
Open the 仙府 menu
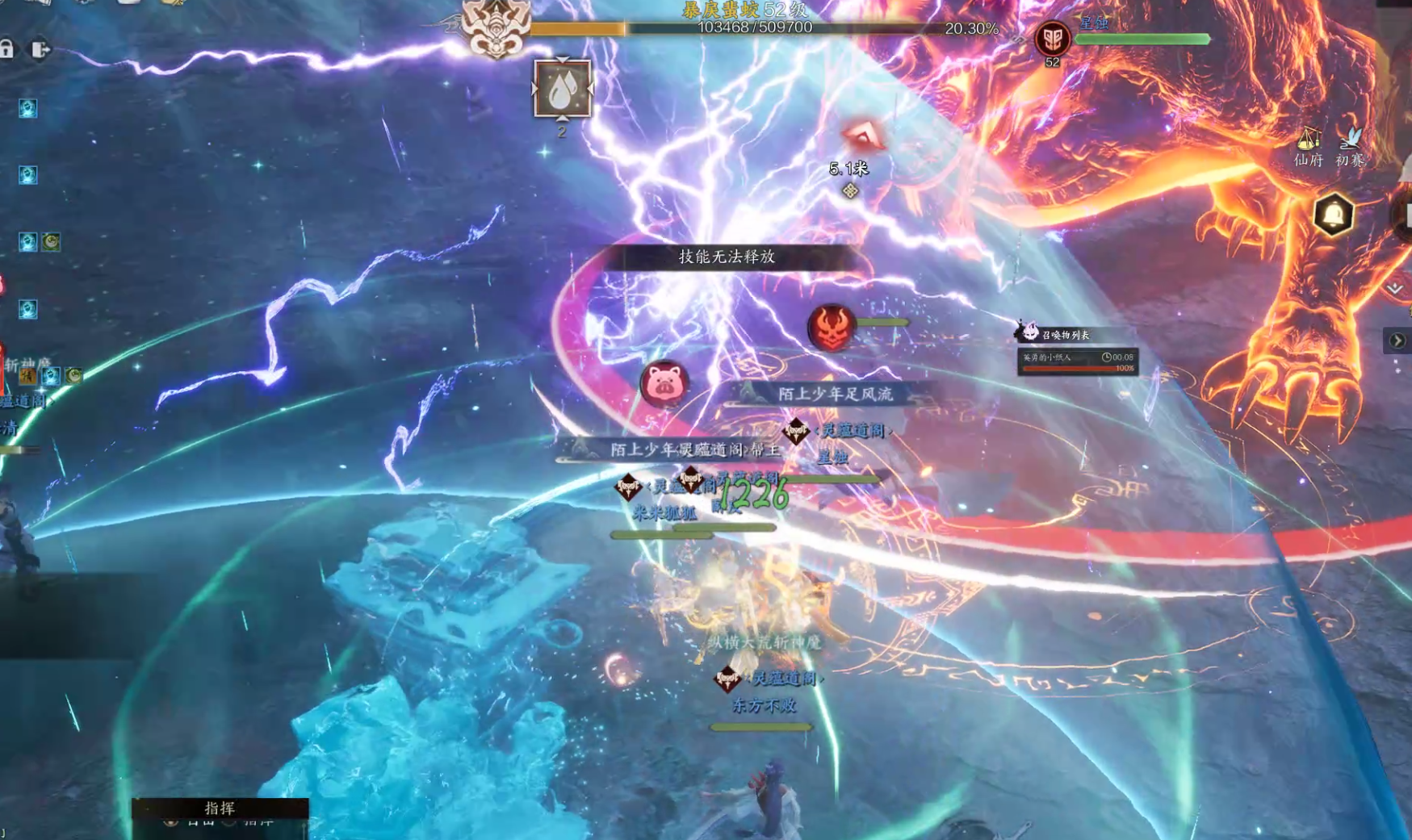1308,147
